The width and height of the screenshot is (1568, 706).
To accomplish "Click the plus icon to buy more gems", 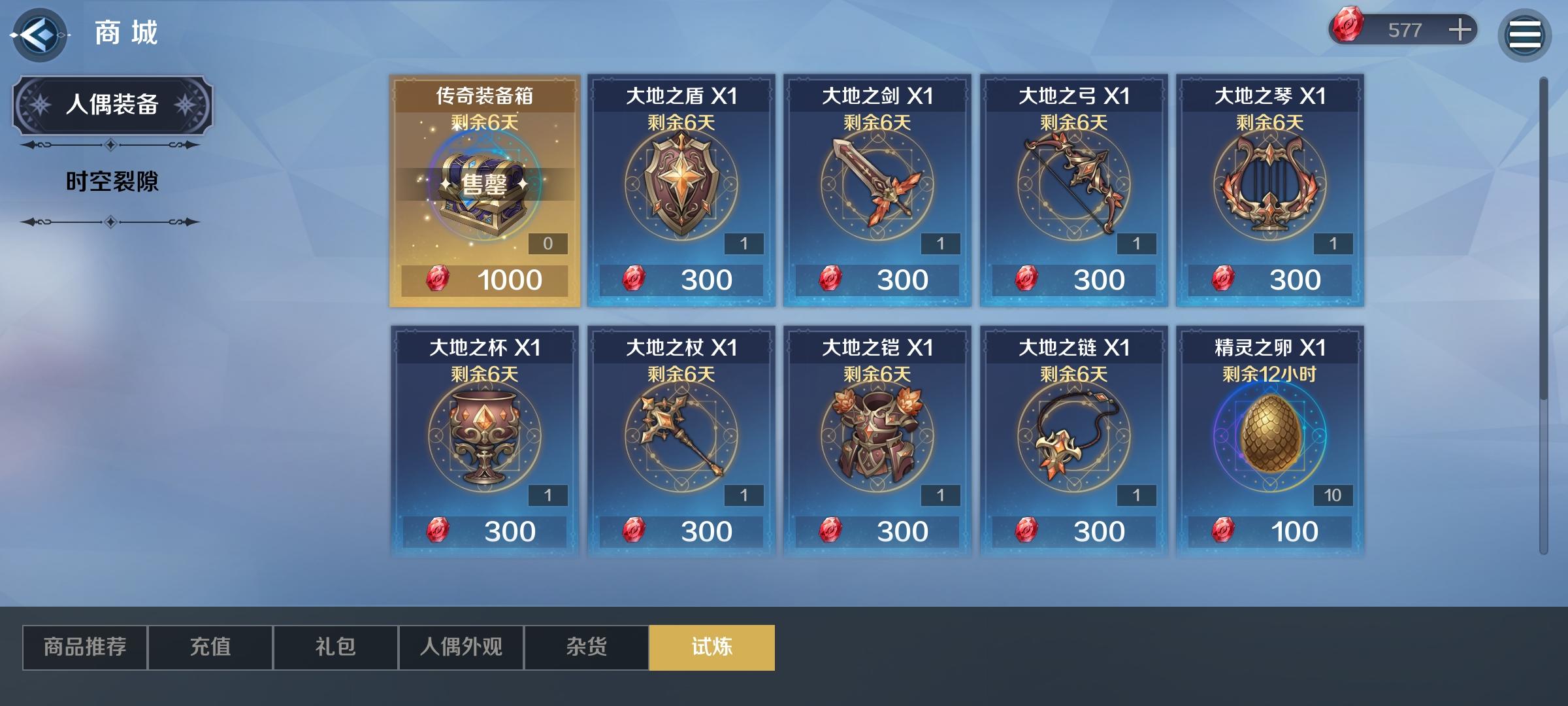I will [x=1462, y=29].
